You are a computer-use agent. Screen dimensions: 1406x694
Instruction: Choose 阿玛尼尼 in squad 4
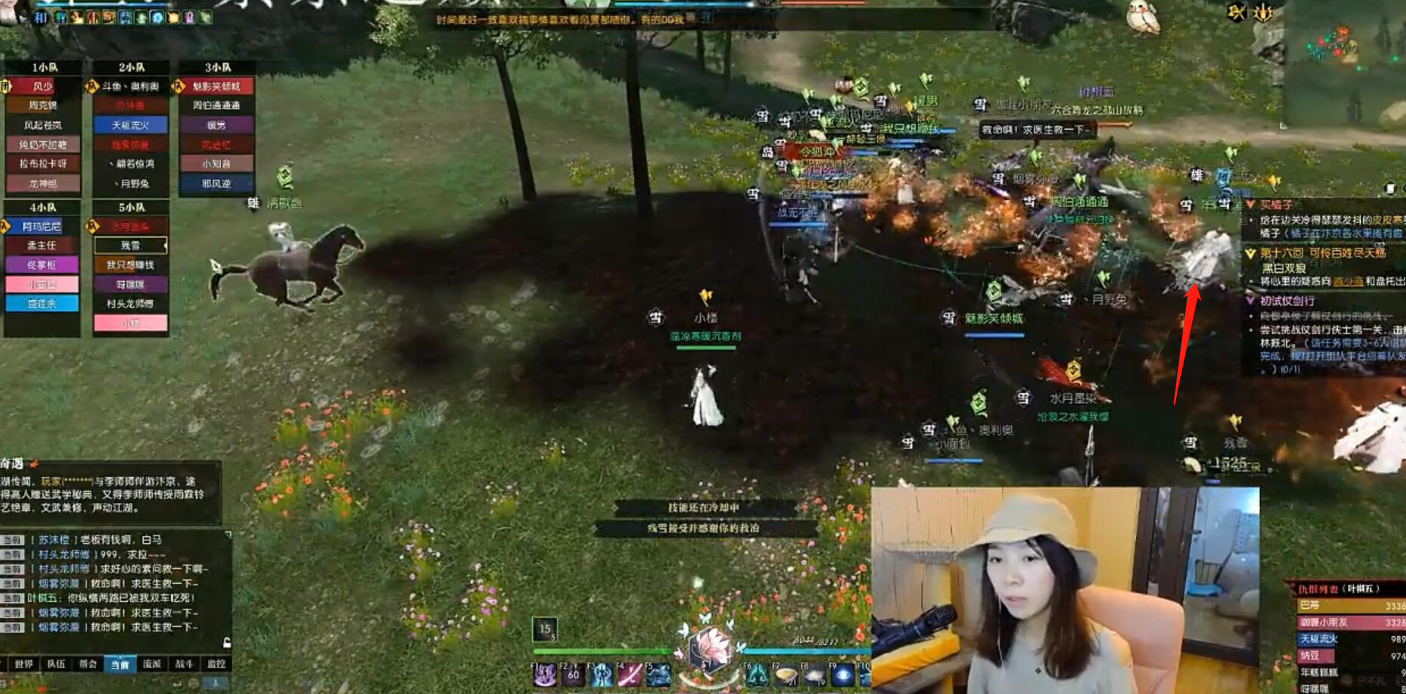(x=43, y=226)
